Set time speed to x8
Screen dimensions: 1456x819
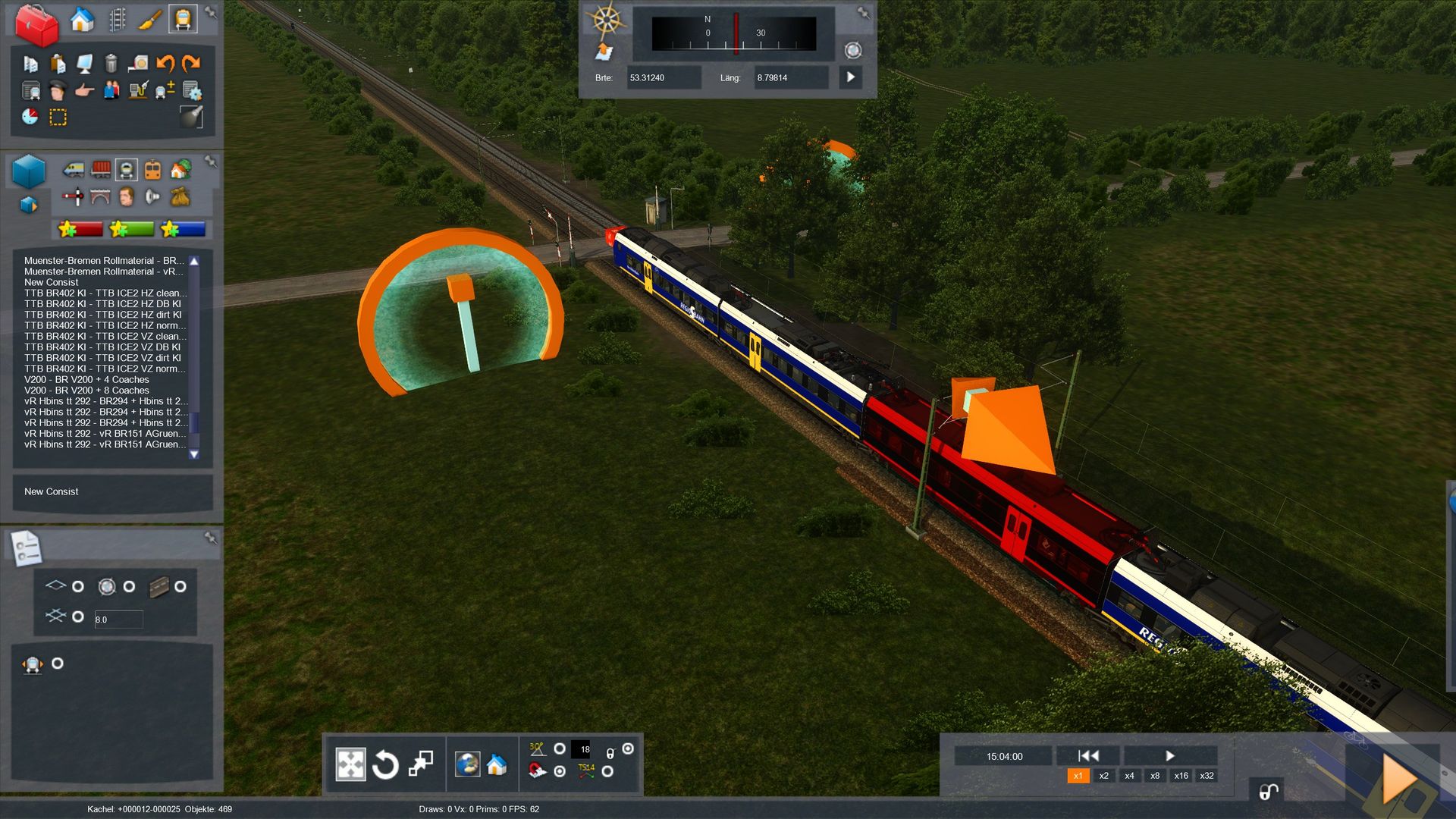pos(1155,776)
